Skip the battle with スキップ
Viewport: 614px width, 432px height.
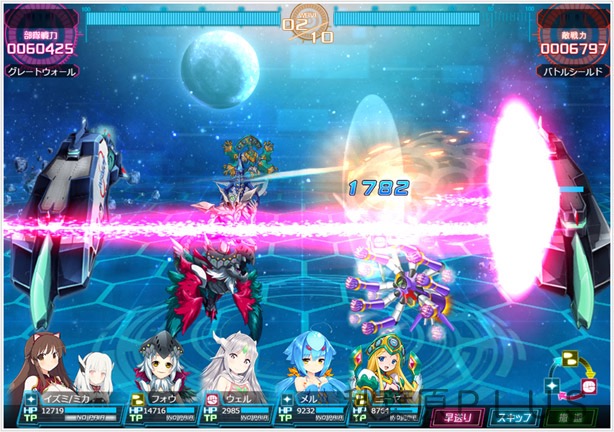tap(516, 416)
